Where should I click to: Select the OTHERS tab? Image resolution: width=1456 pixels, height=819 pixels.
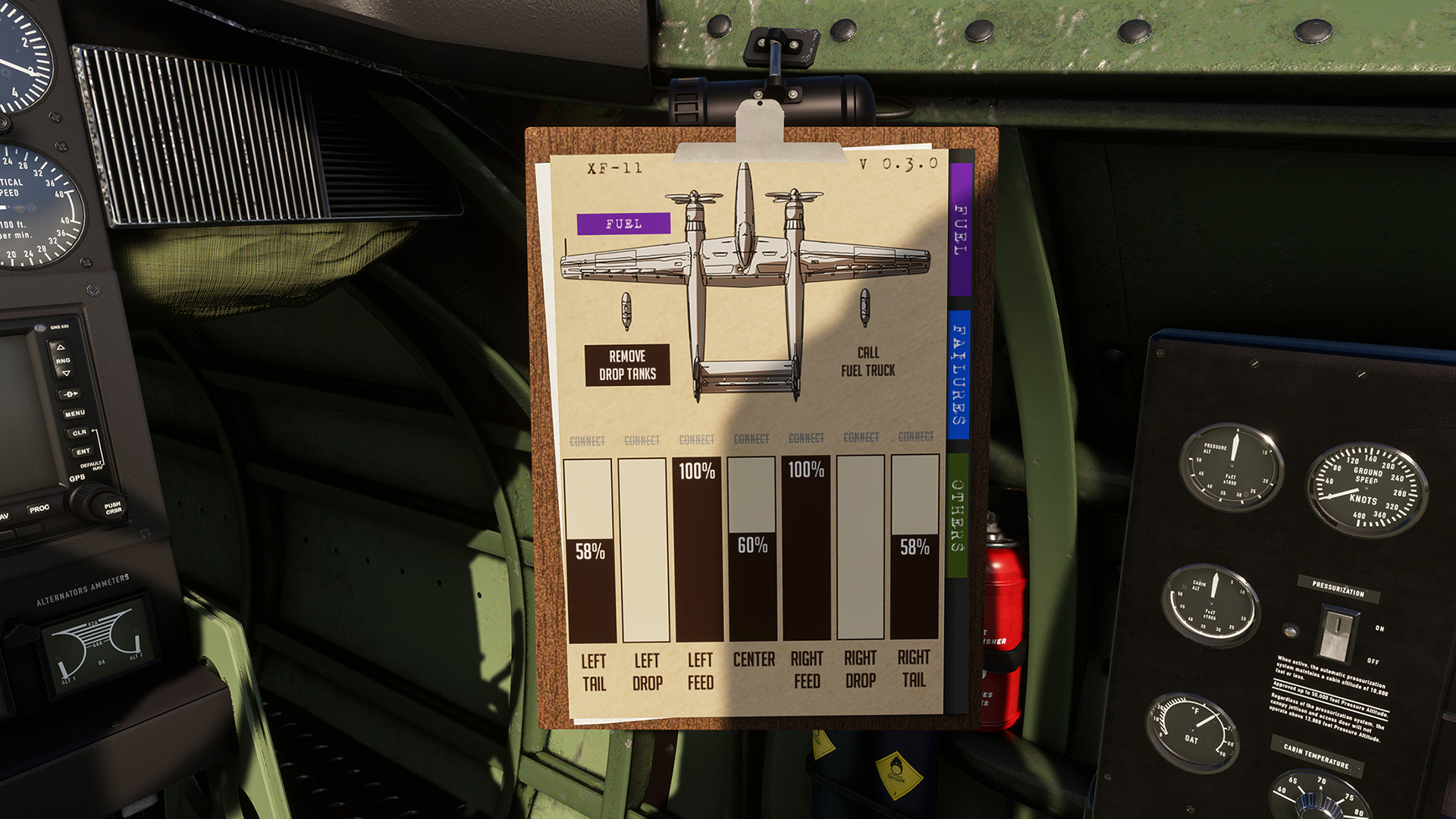(x=958, y=515)
